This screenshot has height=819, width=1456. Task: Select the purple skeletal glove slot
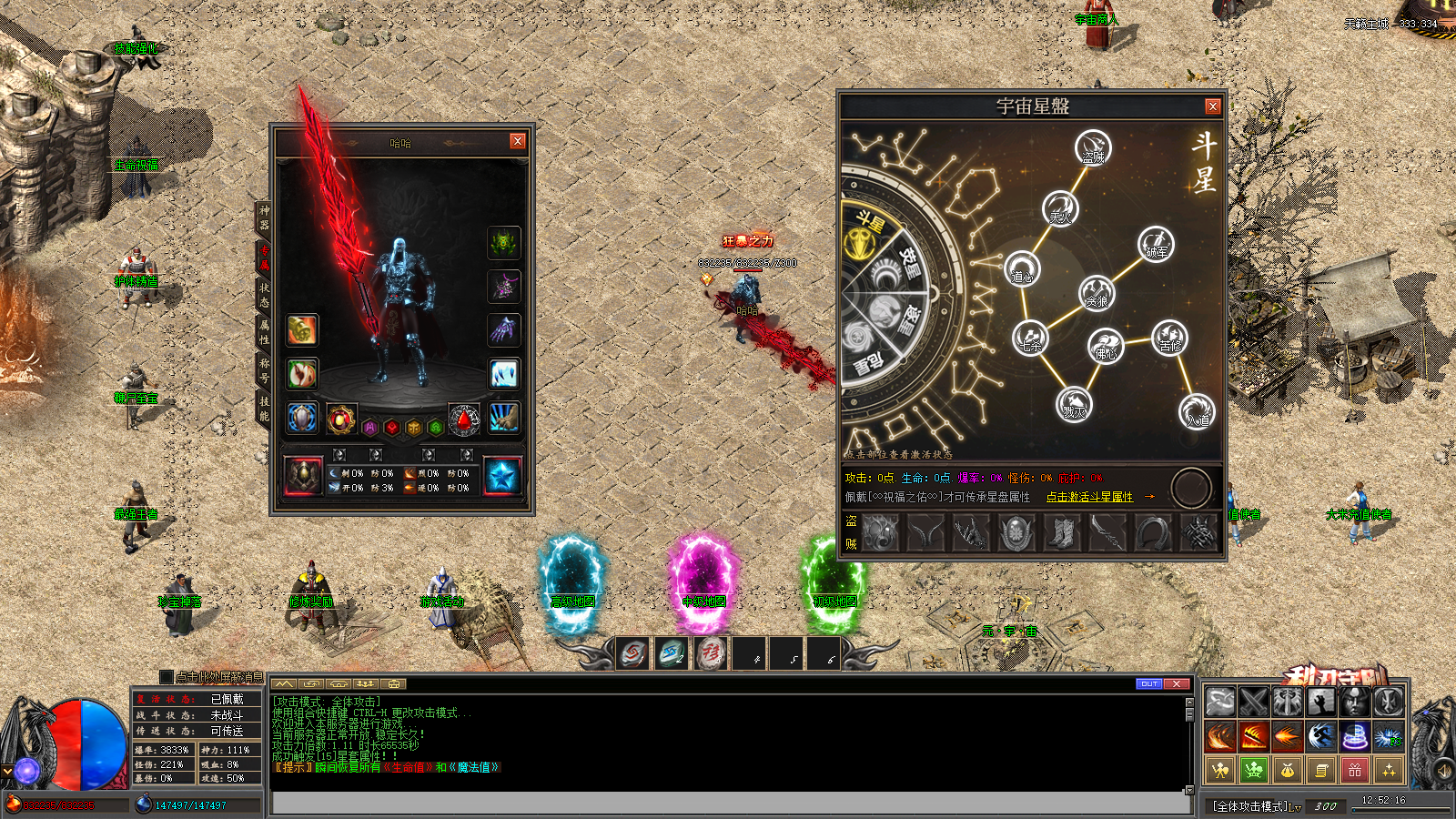pos(503,330)
